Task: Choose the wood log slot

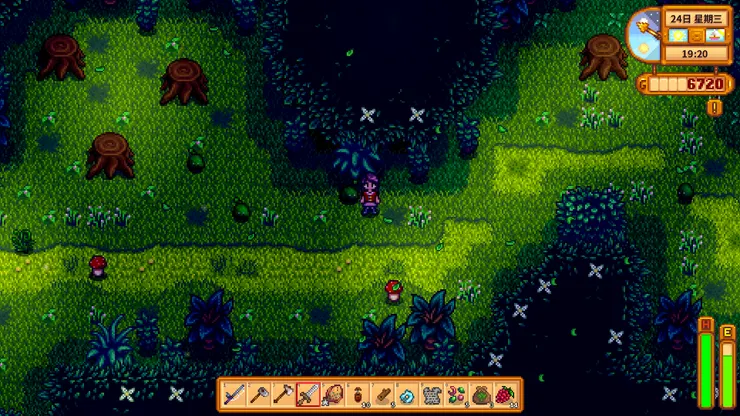Action: point(383,395)
